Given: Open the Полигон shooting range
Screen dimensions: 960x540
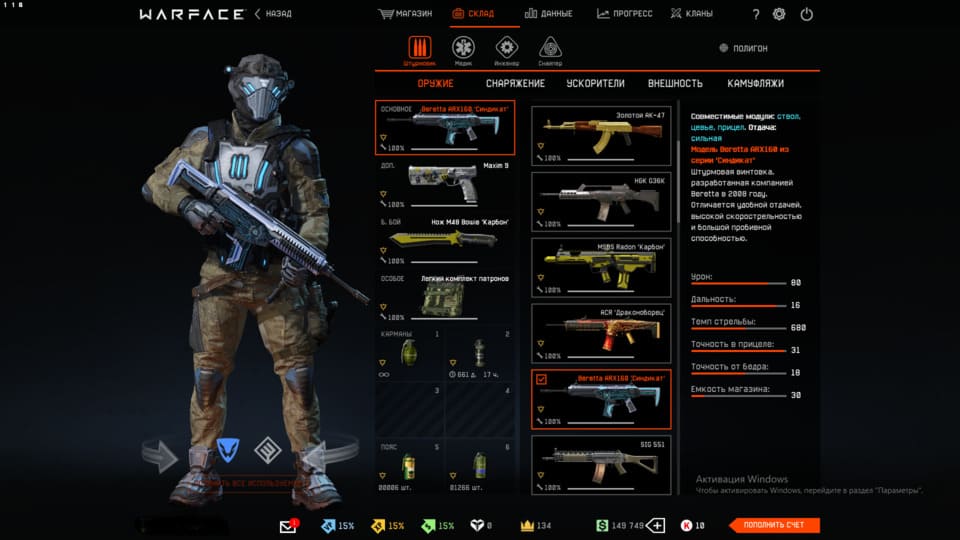Looking at the screenshot, I should [744, 48].
